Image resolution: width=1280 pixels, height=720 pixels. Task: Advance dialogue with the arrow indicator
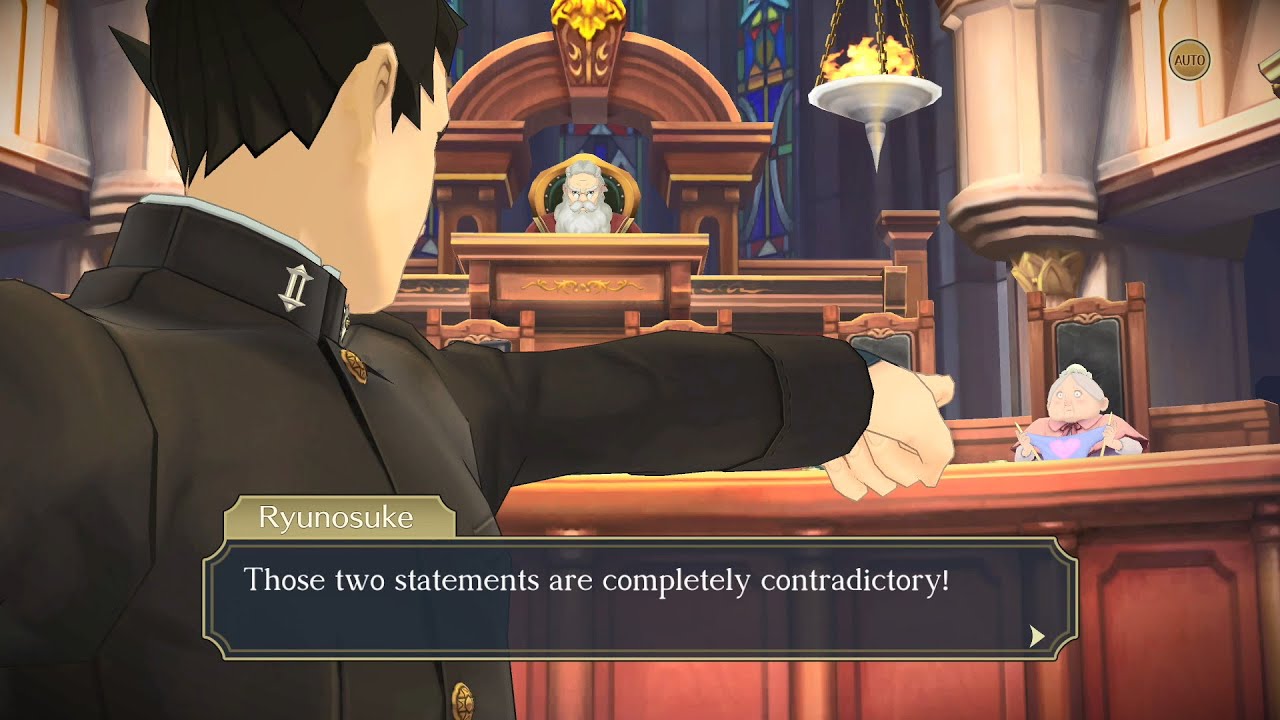pyautogui.click(x=1037, y=636)
